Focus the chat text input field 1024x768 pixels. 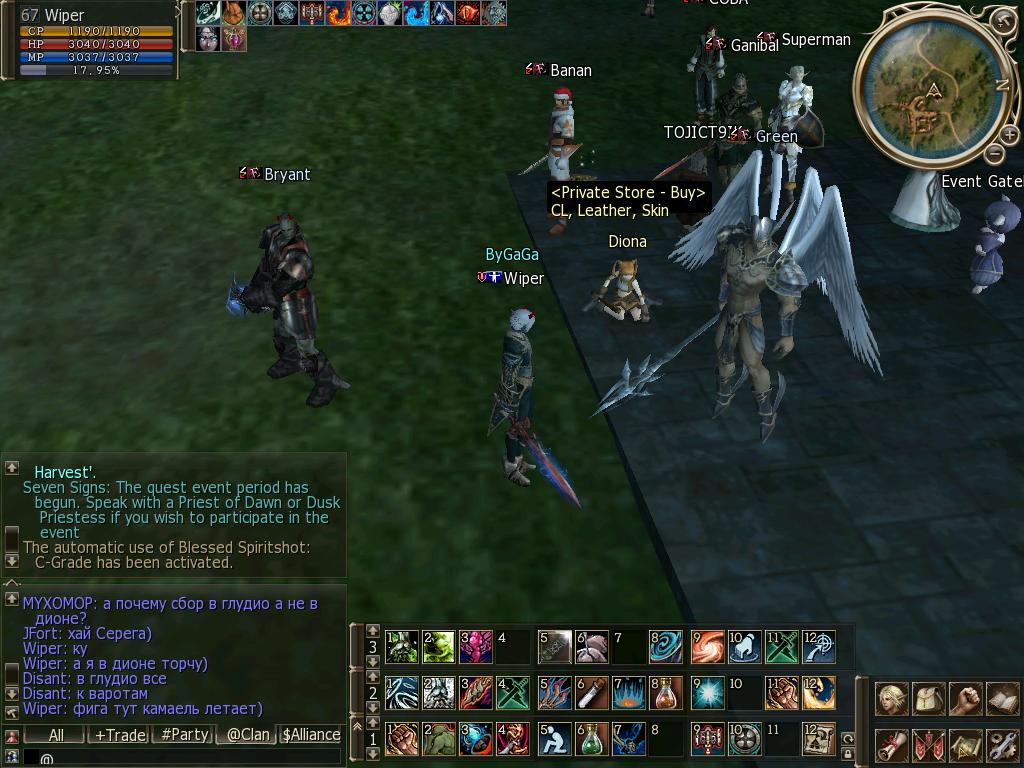(x=180, y=758)
